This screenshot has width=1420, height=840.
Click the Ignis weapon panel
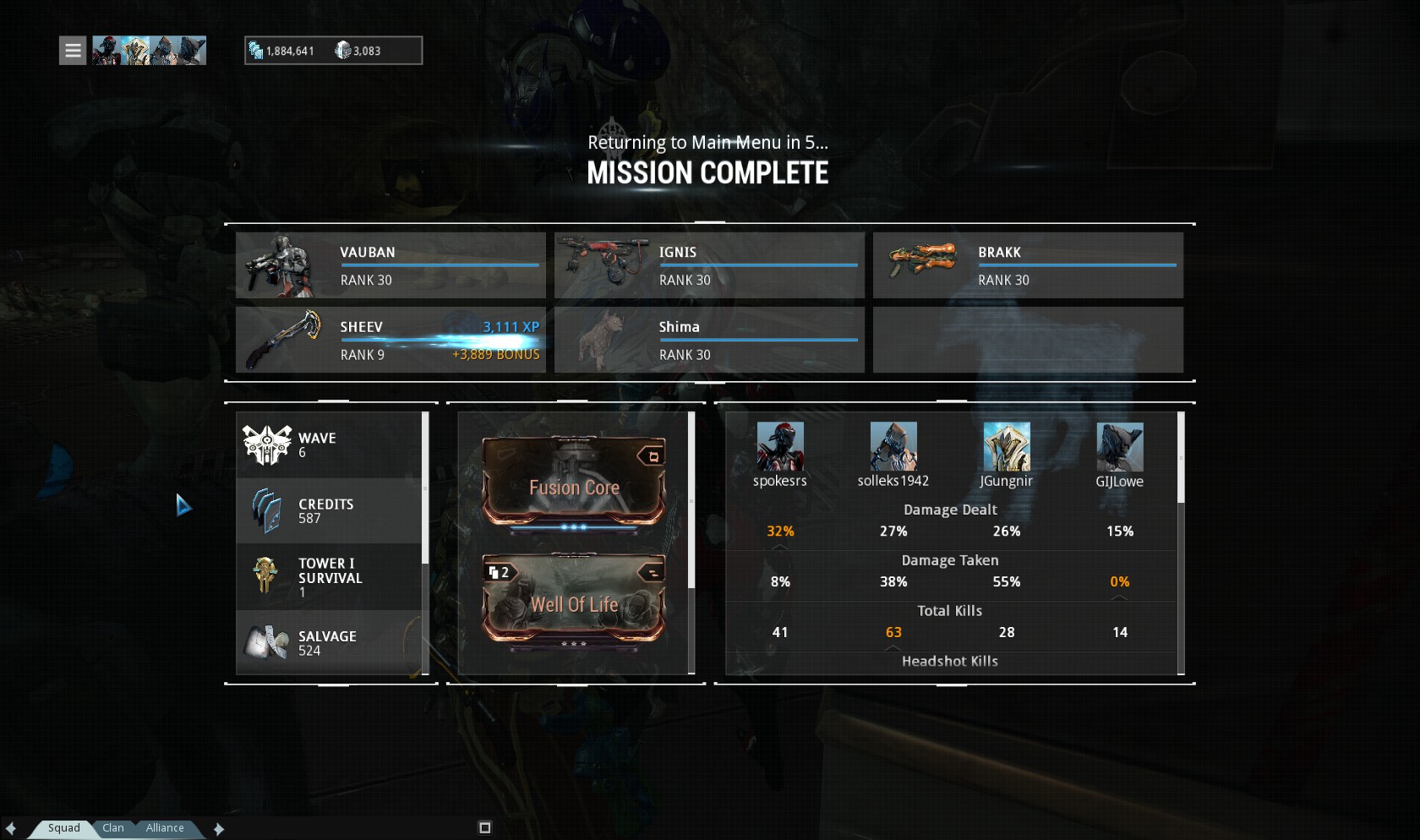tap(709, 265)
